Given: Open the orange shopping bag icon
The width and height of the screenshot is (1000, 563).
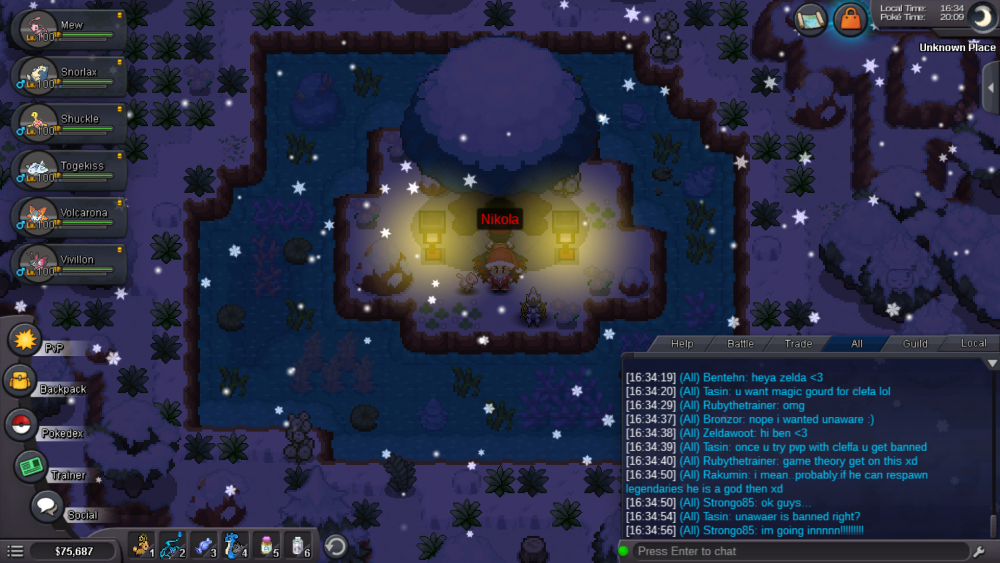Looking at the screenshot, I should pos(849,19).
